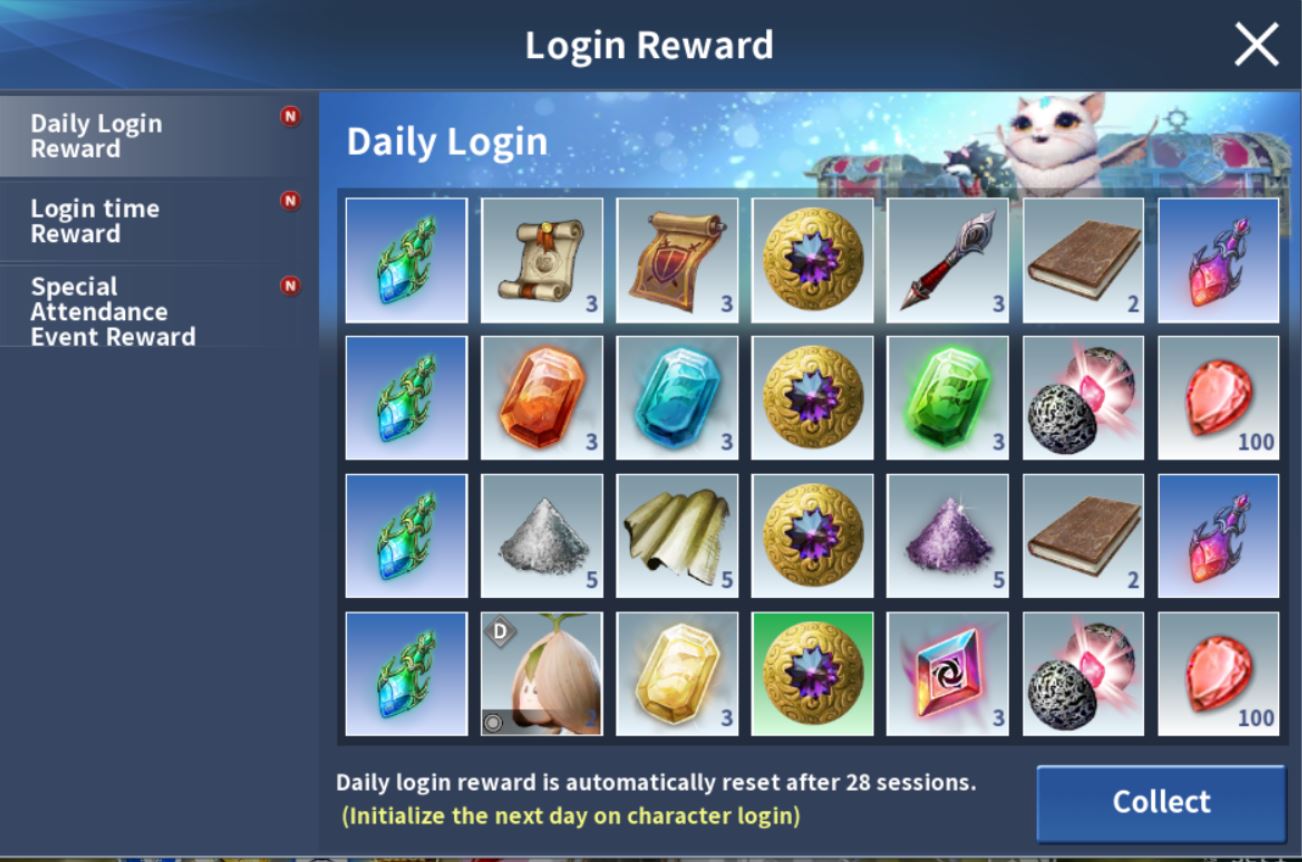Select the blue jewel reward with quantity 3
Image resolution: width=1302 pixels, height=862 pixels.
click(x=676, y=395)
